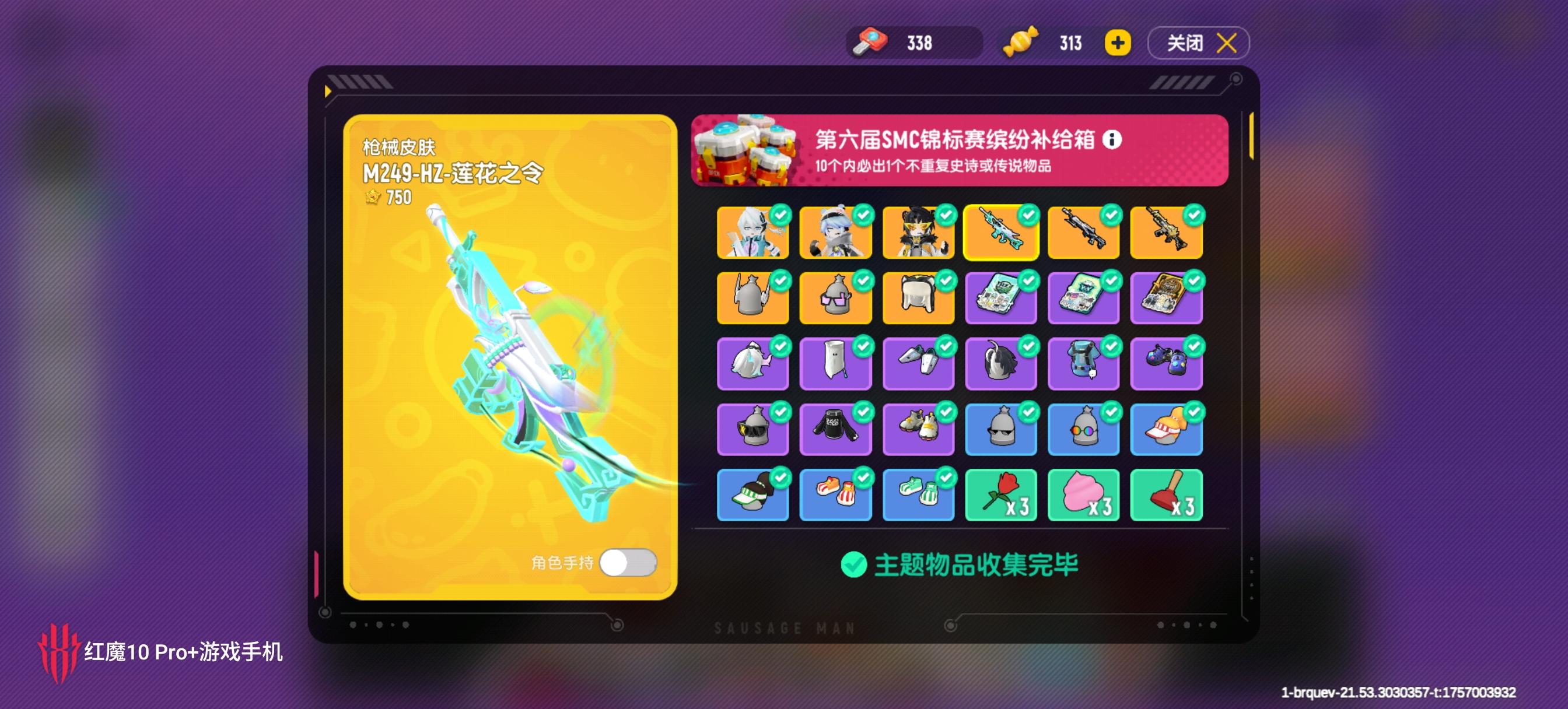Click the checkmark badge on the M249 skin
The height and width of the screenshot is (709, 1568).
pos(1028,214)
